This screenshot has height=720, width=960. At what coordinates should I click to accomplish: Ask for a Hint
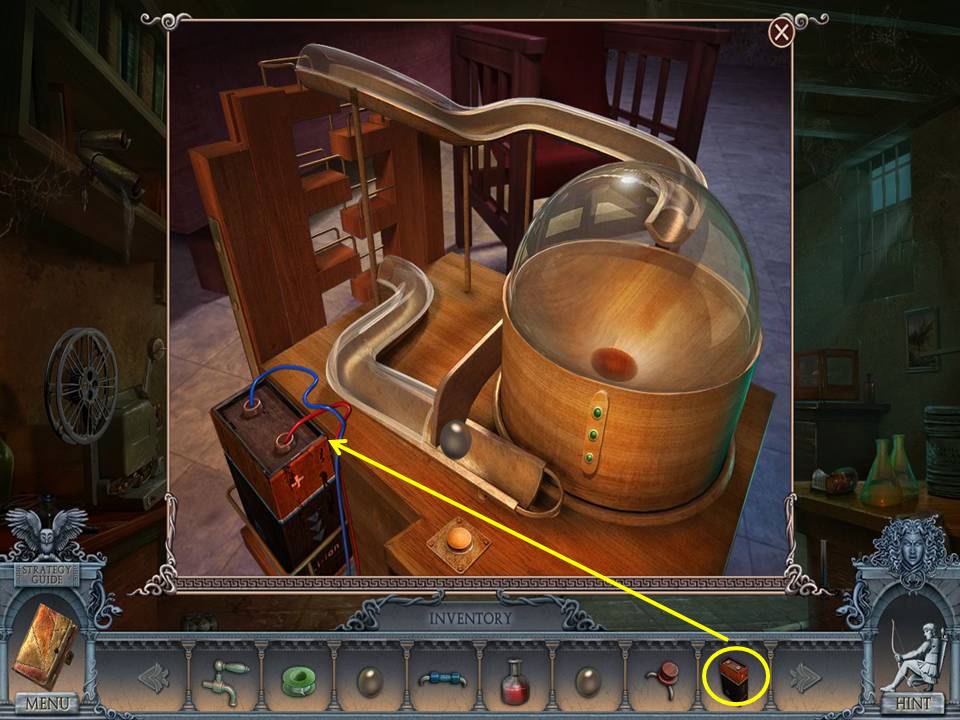point(912,703)
